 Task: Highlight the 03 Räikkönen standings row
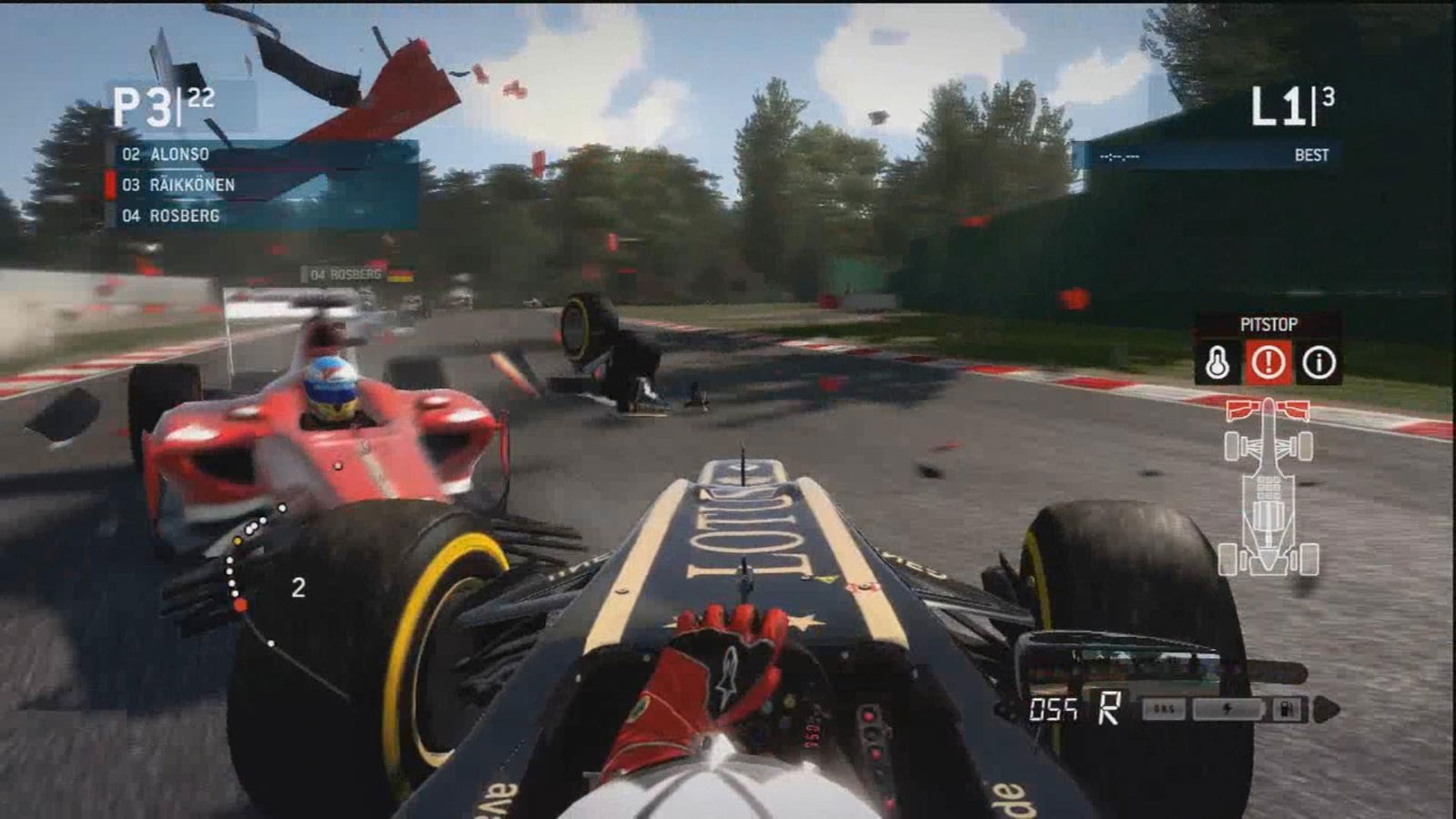tap(264, 186)
